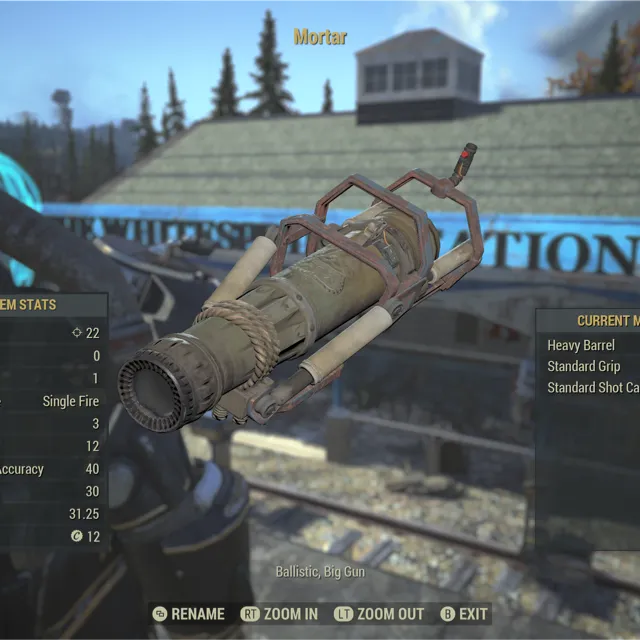
Task: Select the RENAME option in the bottom bar
Action: coord(188,614)
